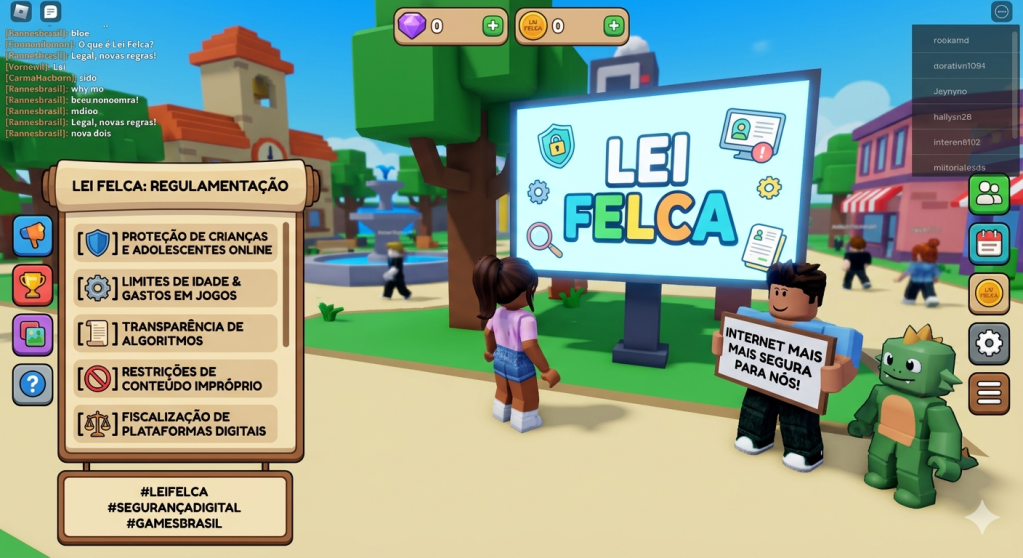Viewport: 1023px width, 558px height.
Task: Open the hamburger menu button
Action: [x=989, y=393]
